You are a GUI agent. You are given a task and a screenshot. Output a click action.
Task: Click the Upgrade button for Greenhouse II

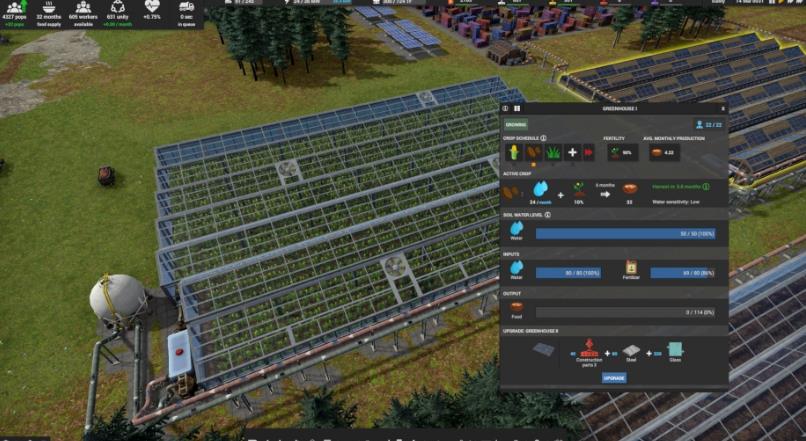pyautogui.click(x=614, y=378)
